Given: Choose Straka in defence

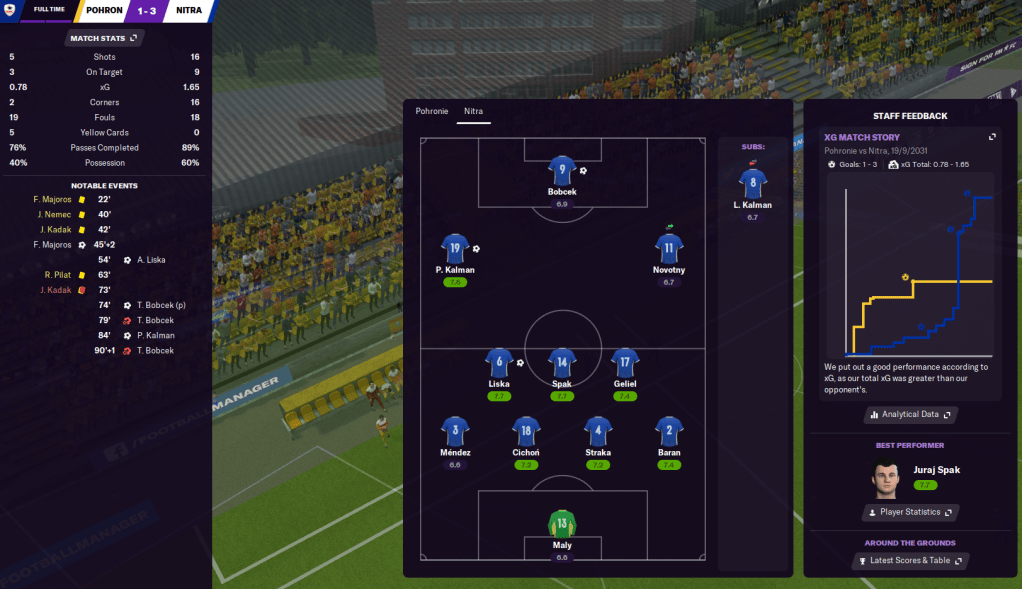Looking at the screenshot, I should 598,431.
